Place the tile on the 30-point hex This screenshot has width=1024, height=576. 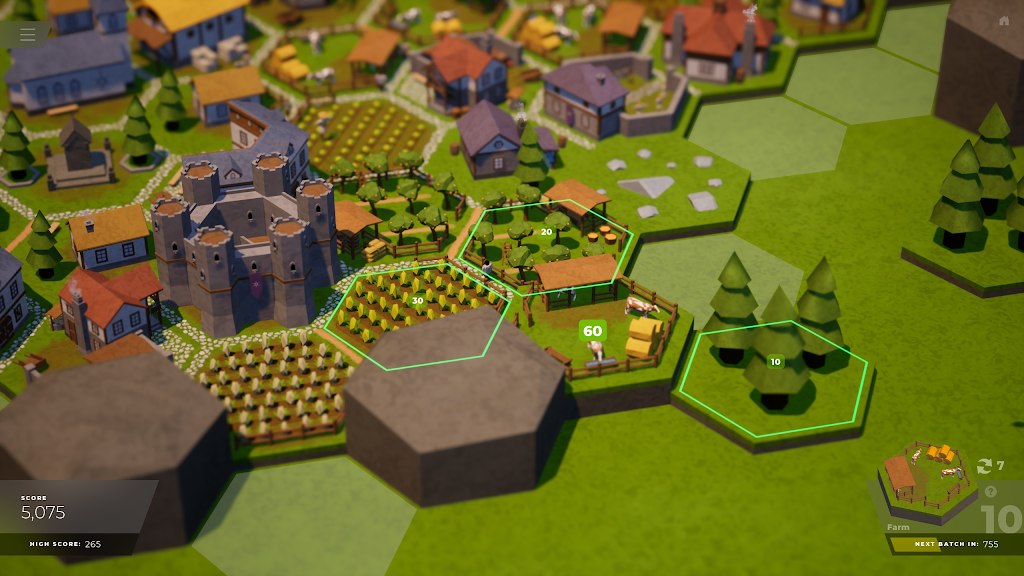pos(417,300)
